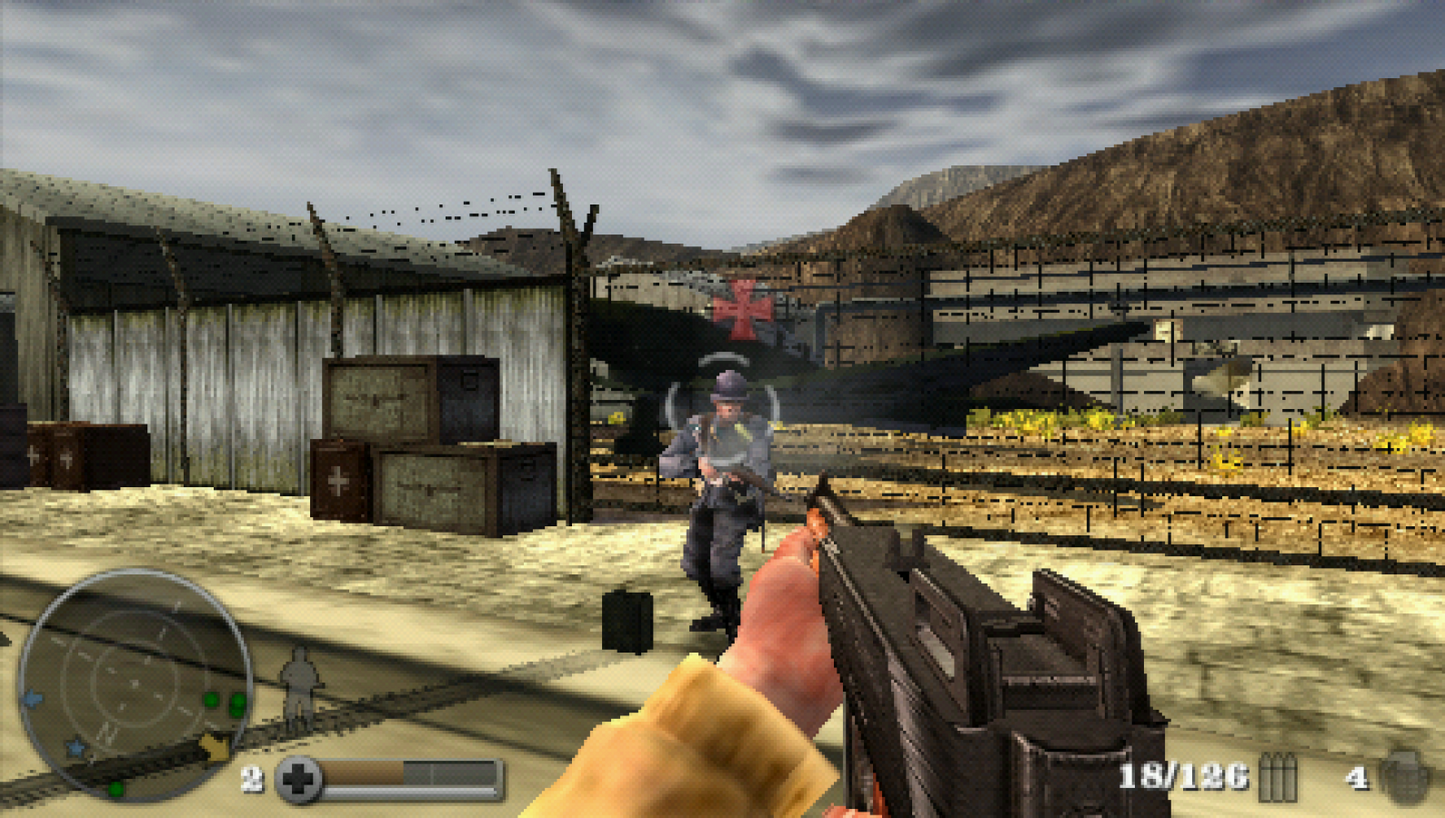Open the compass ring on the minimap

pos(136,683)
